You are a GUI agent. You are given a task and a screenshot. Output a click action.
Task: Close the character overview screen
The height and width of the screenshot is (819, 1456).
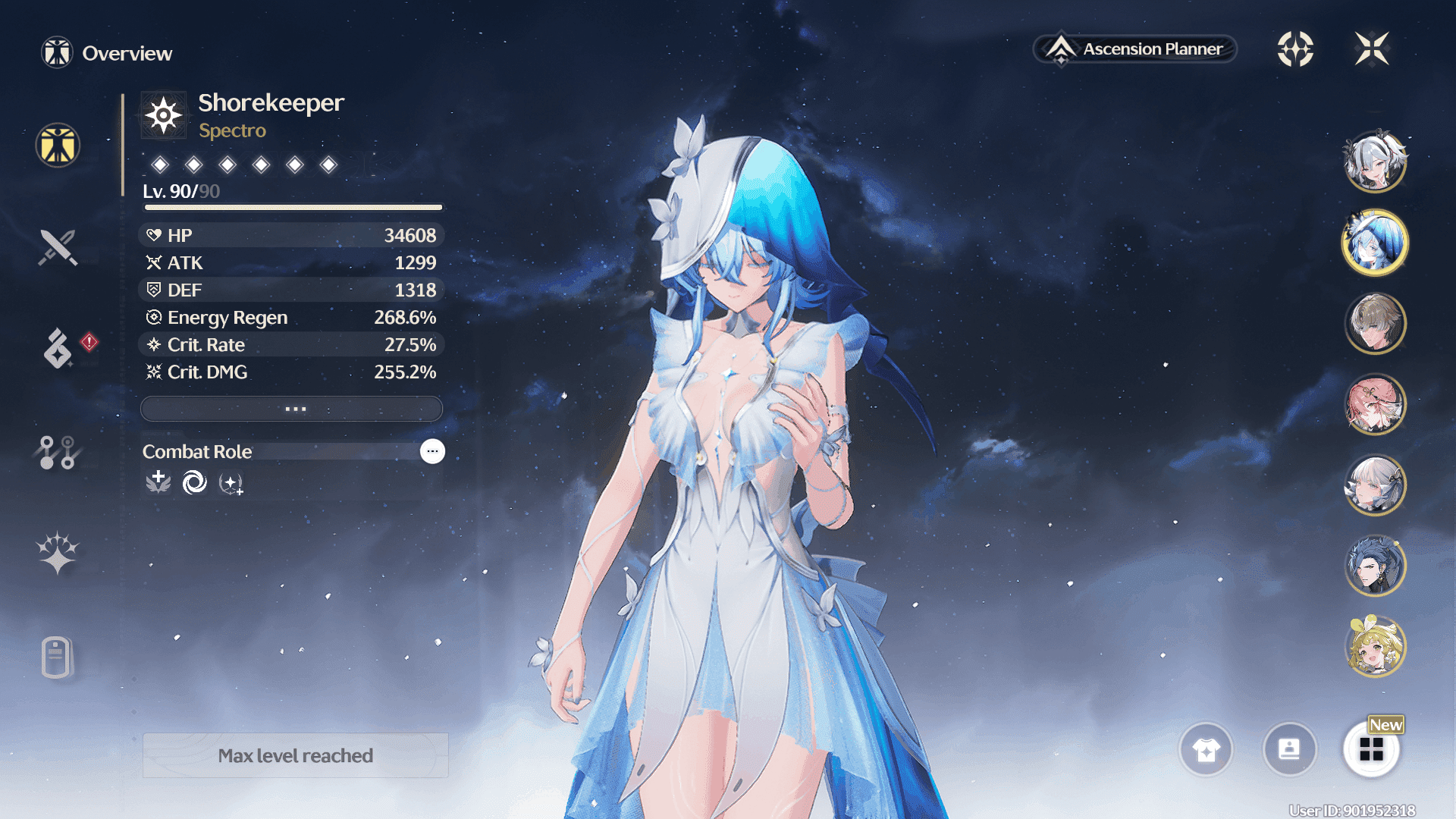click(1372, 49)
